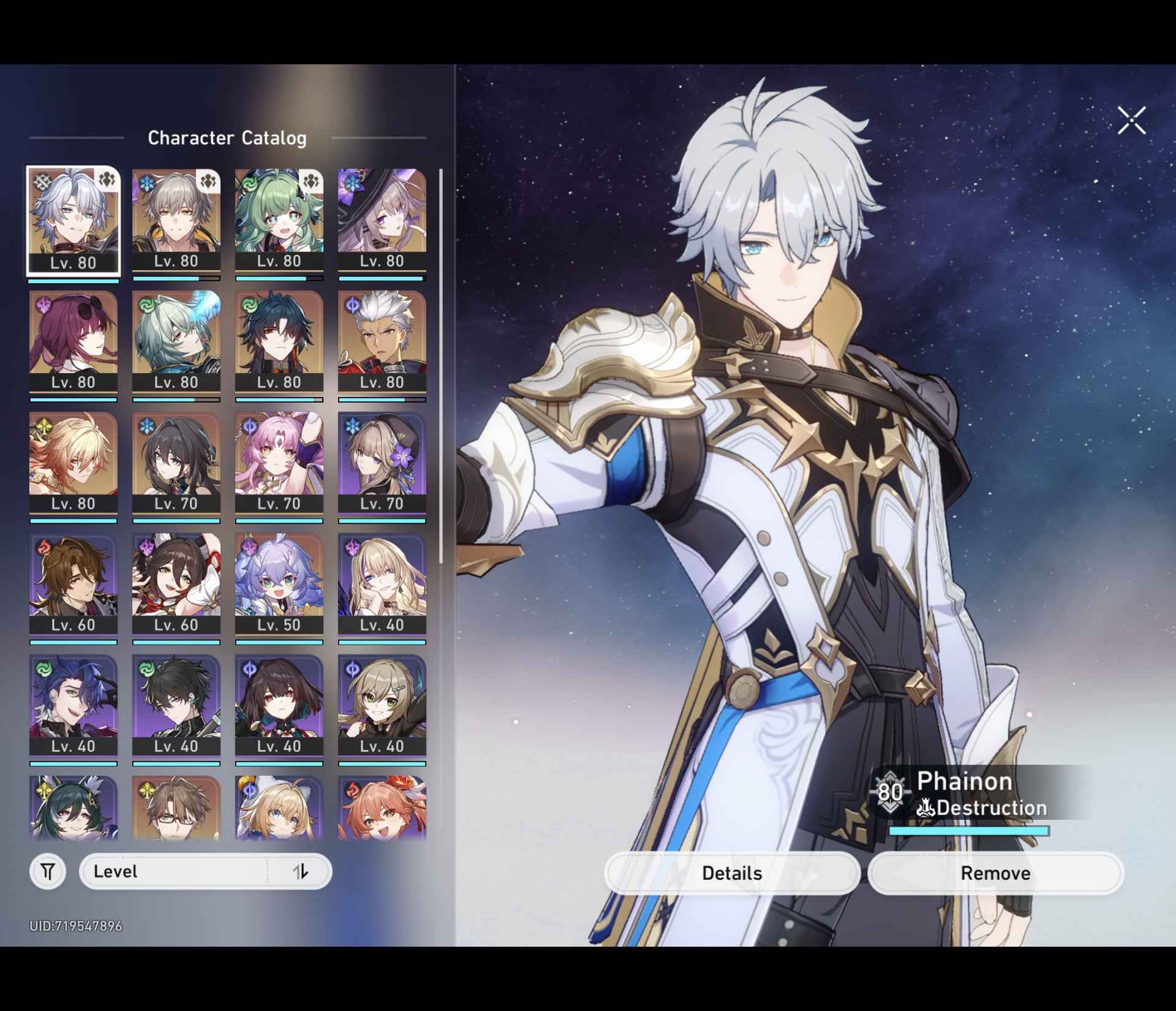
Task: Select the bespectacled brown-haired character's portrait
Action: (x=176, y=809)
